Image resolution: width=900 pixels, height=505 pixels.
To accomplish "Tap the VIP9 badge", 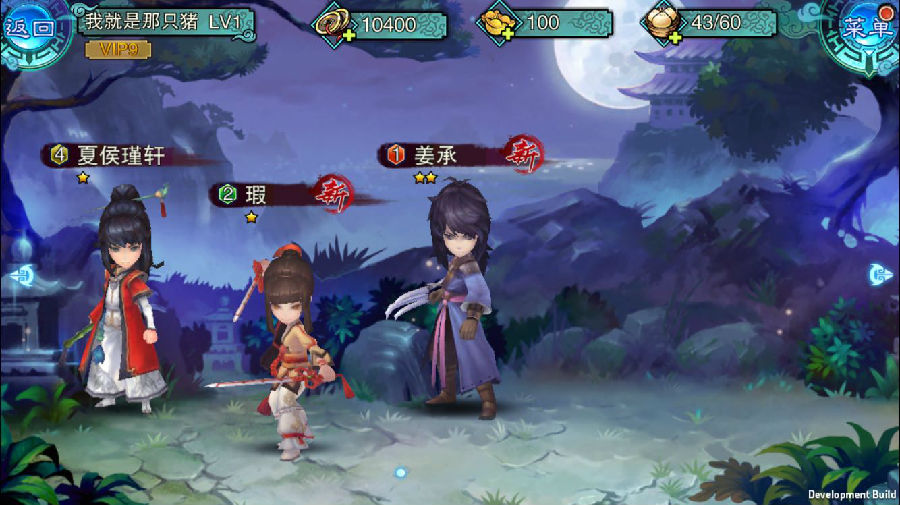I will (118, 48).
